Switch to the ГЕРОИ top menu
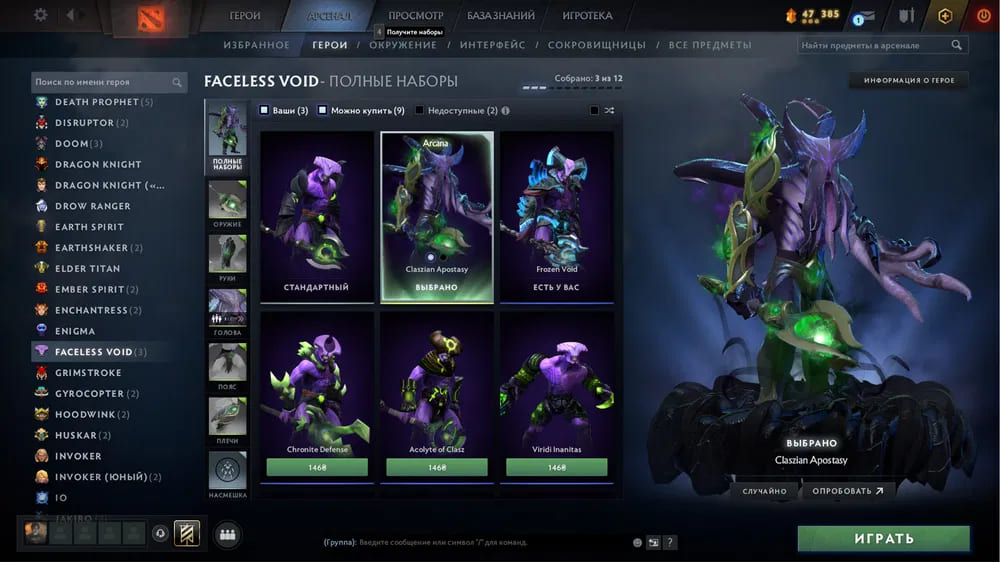1000x562 pixels. (x=245, y=16)
